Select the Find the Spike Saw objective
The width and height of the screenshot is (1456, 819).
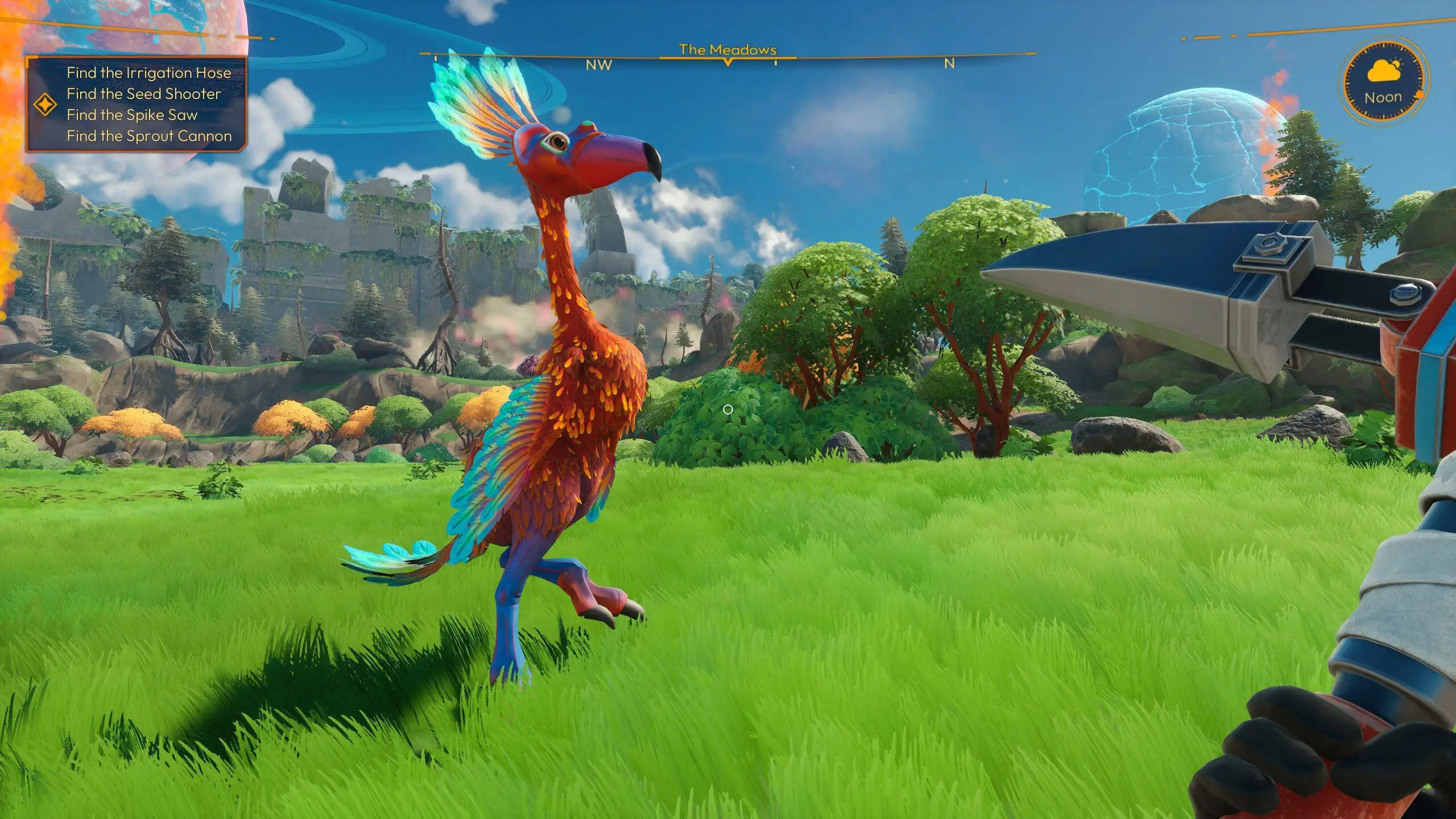coord(132,115)
